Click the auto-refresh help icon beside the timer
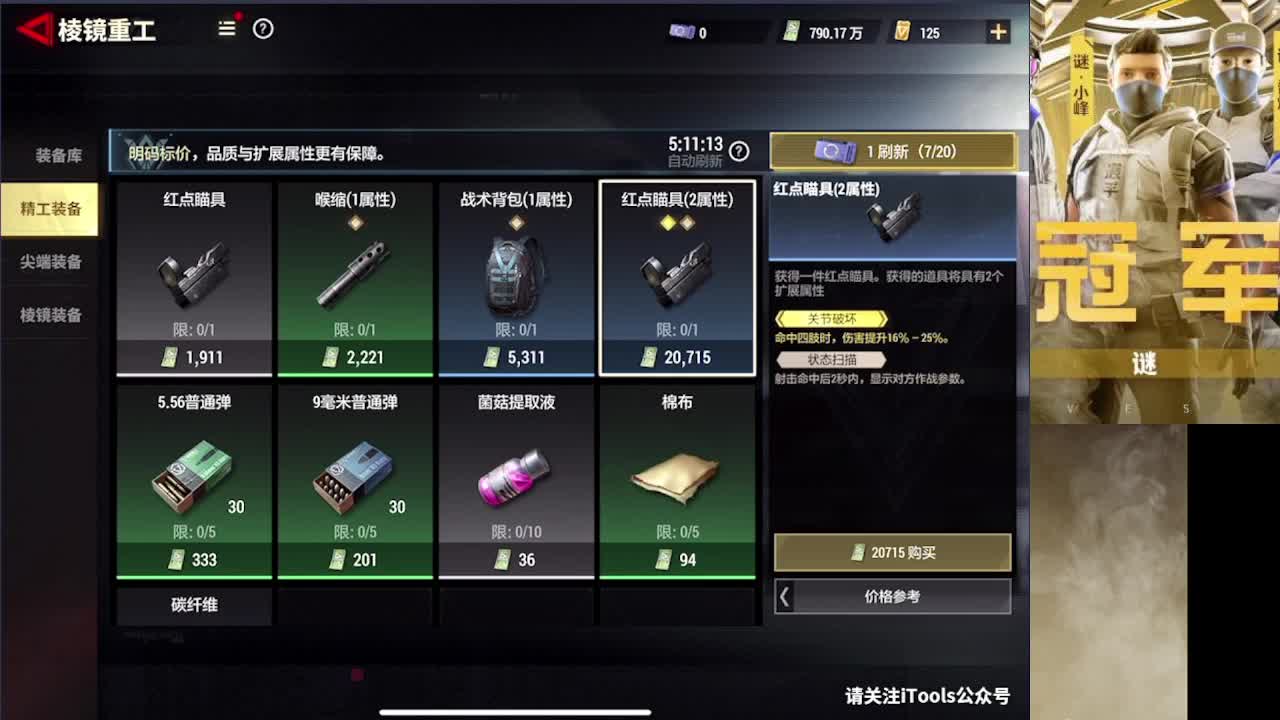 737,151
